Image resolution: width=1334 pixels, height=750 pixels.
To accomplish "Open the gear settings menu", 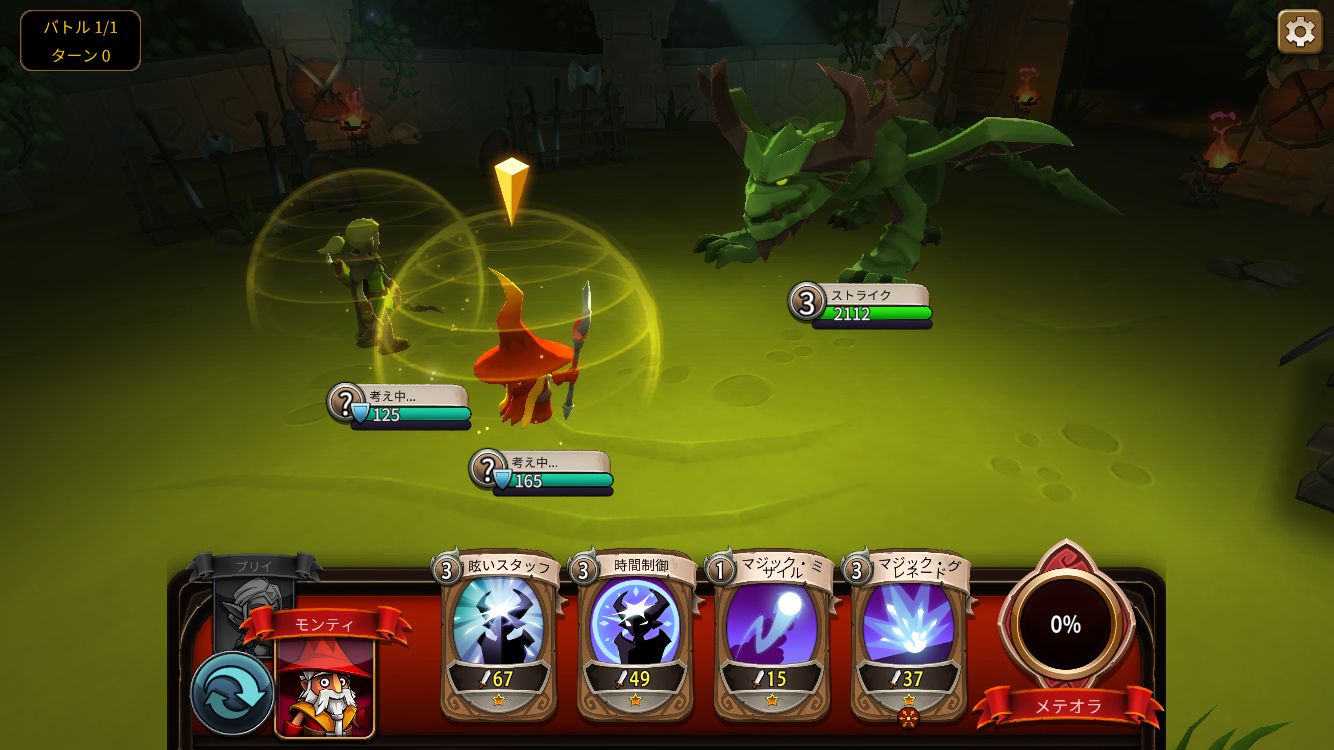I will [1299, 32].
